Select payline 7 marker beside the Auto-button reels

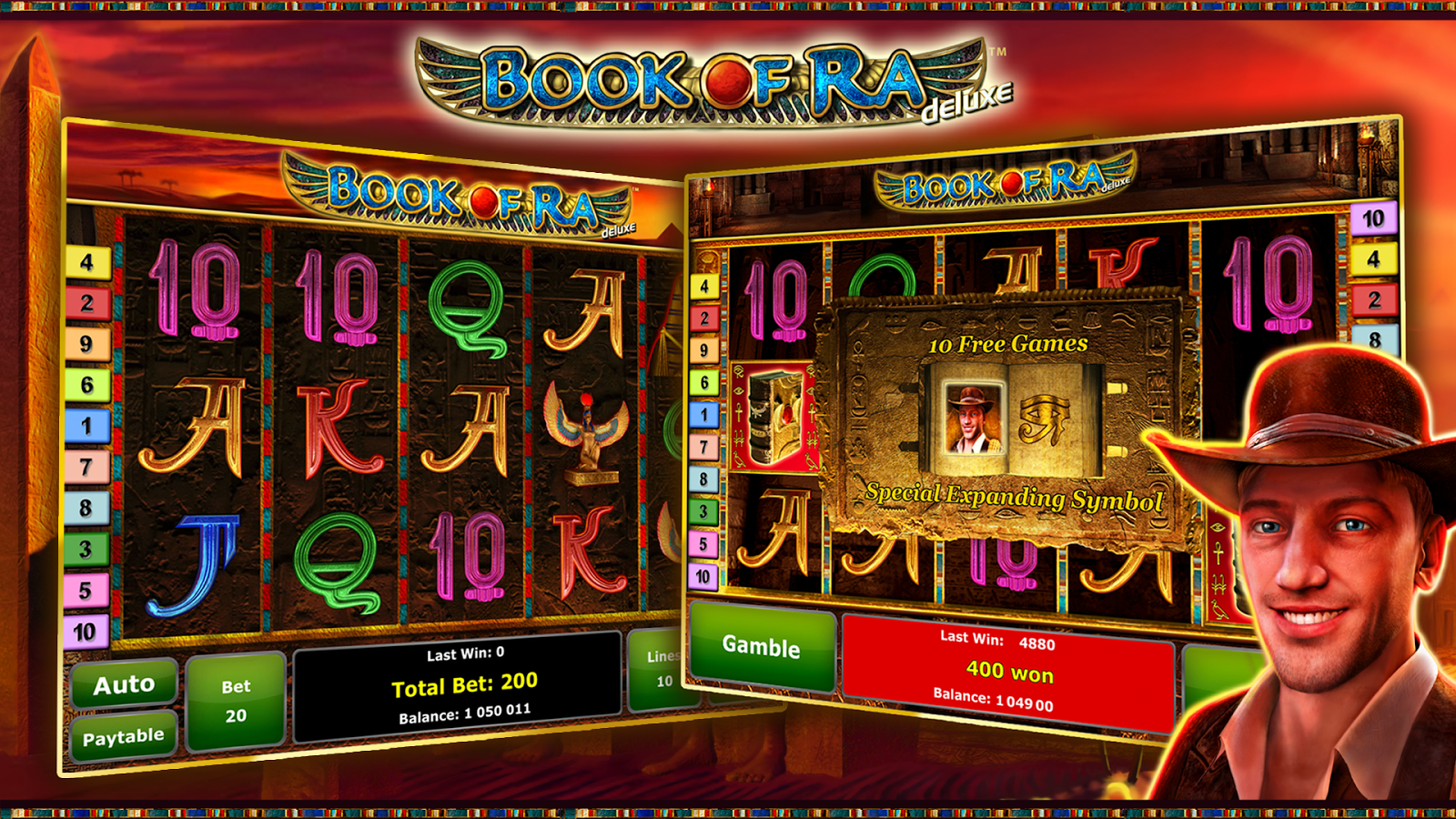(87, 467)
